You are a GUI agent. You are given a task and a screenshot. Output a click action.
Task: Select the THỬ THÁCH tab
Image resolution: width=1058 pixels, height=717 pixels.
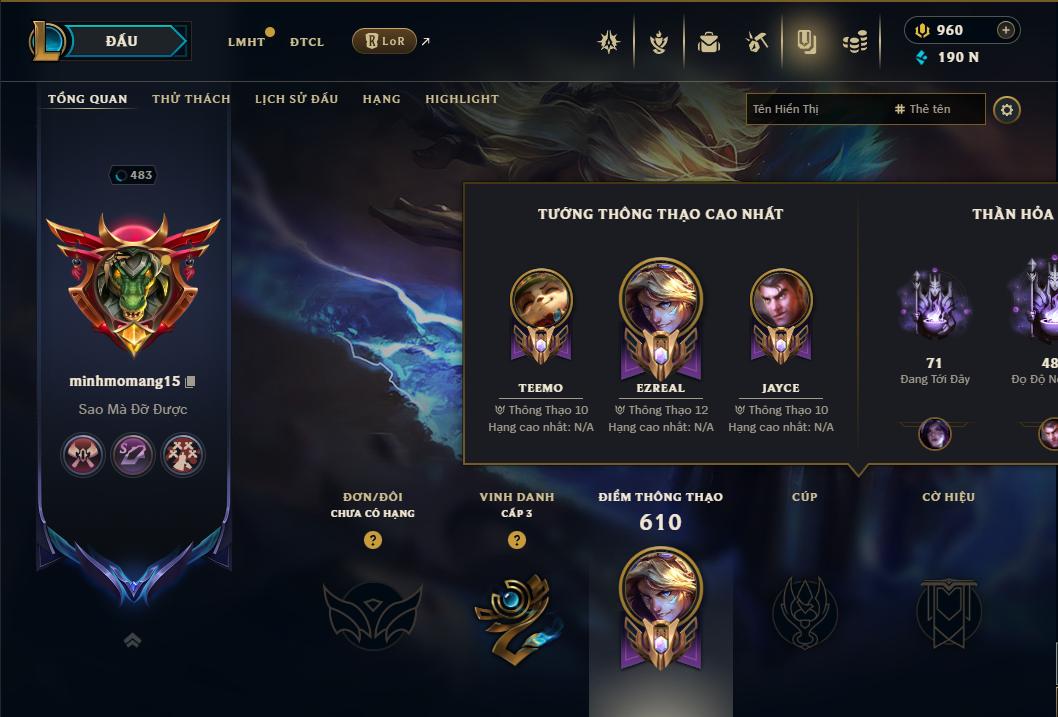tap(191, 99)
